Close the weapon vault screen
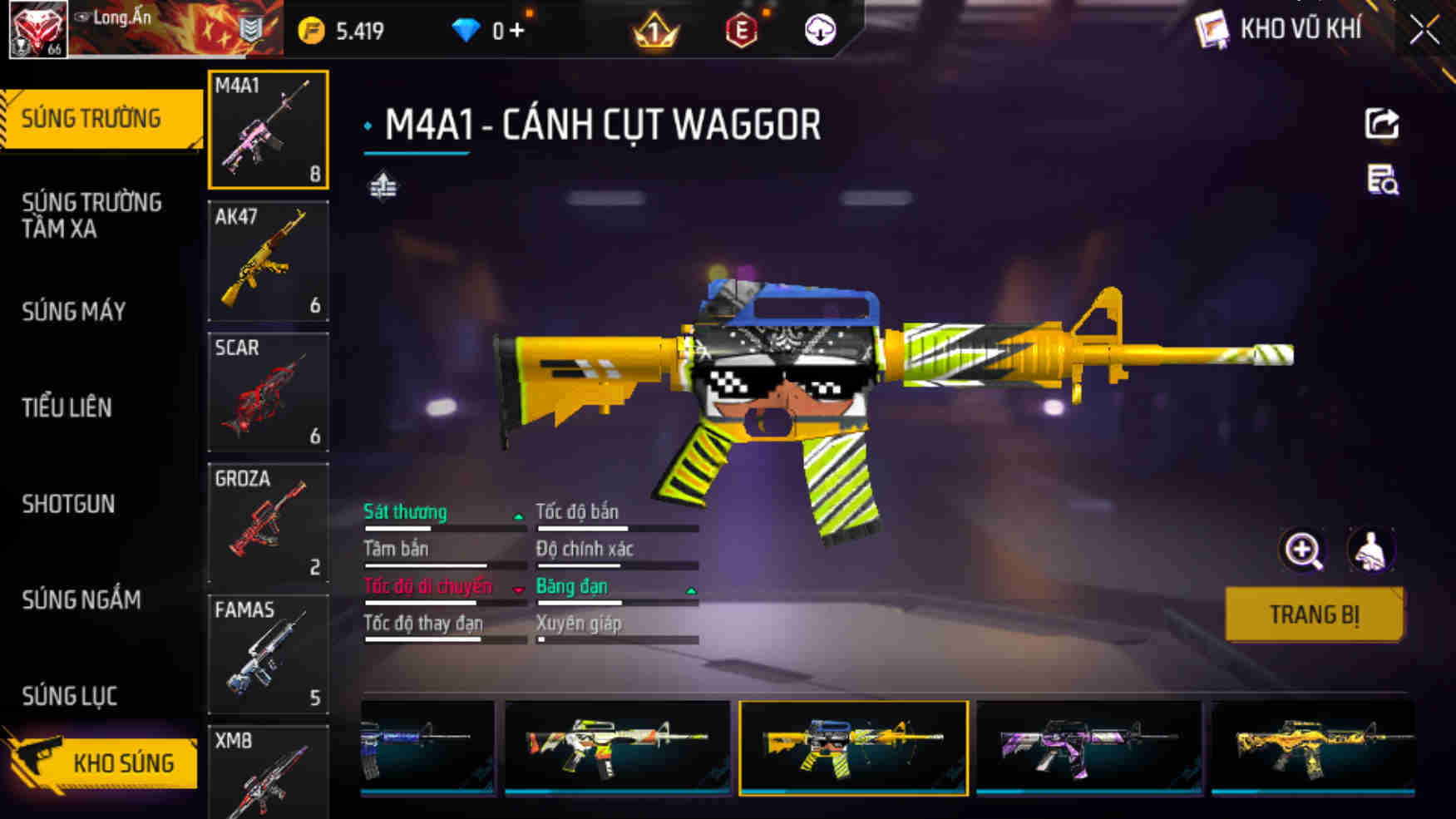Viewport: 1456px width, 819px height. pyautogui.click(x=1424, y=31)
